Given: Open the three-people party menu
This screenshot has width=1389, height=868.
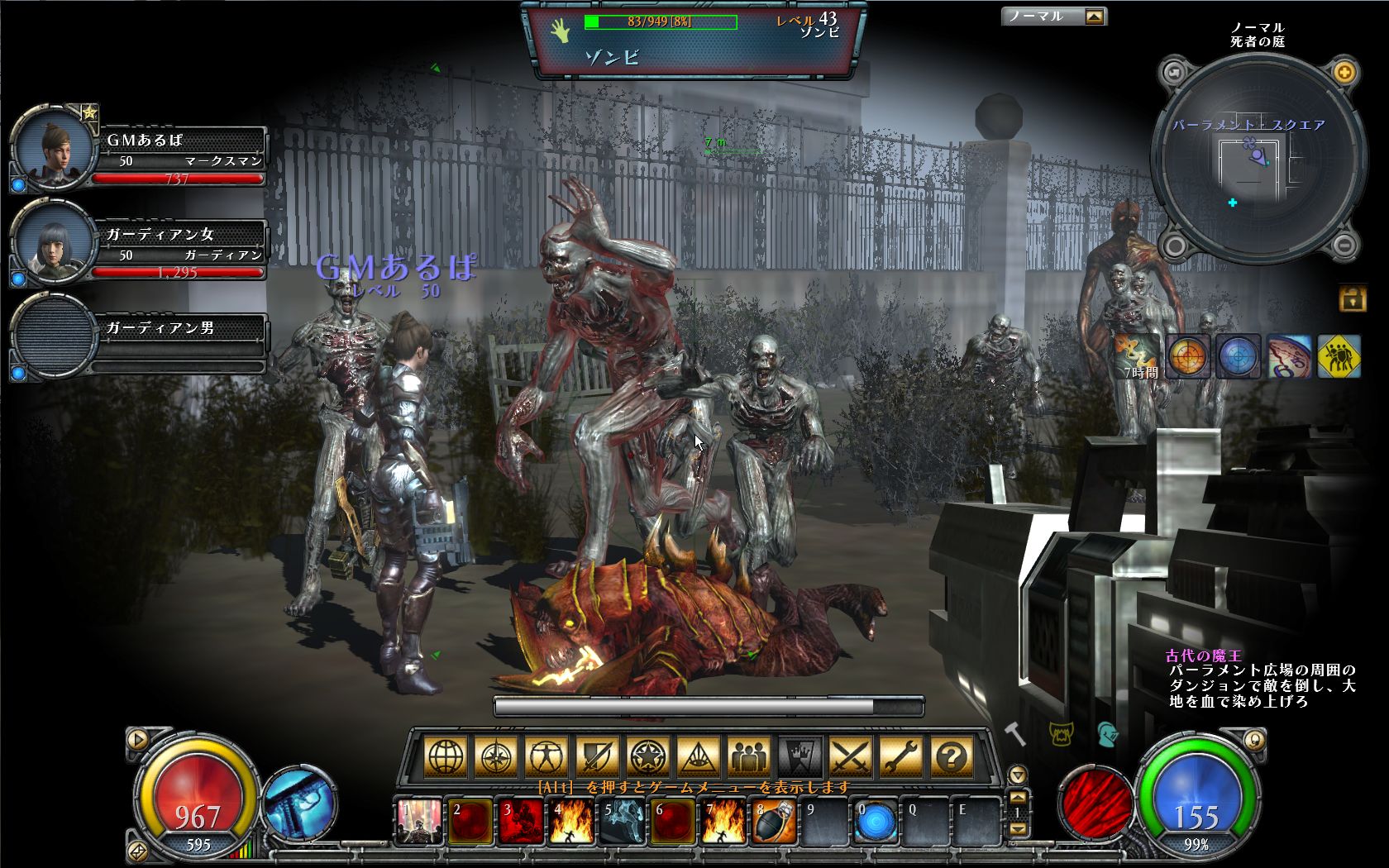Looking at the screenshot, I should pos(749,756).
